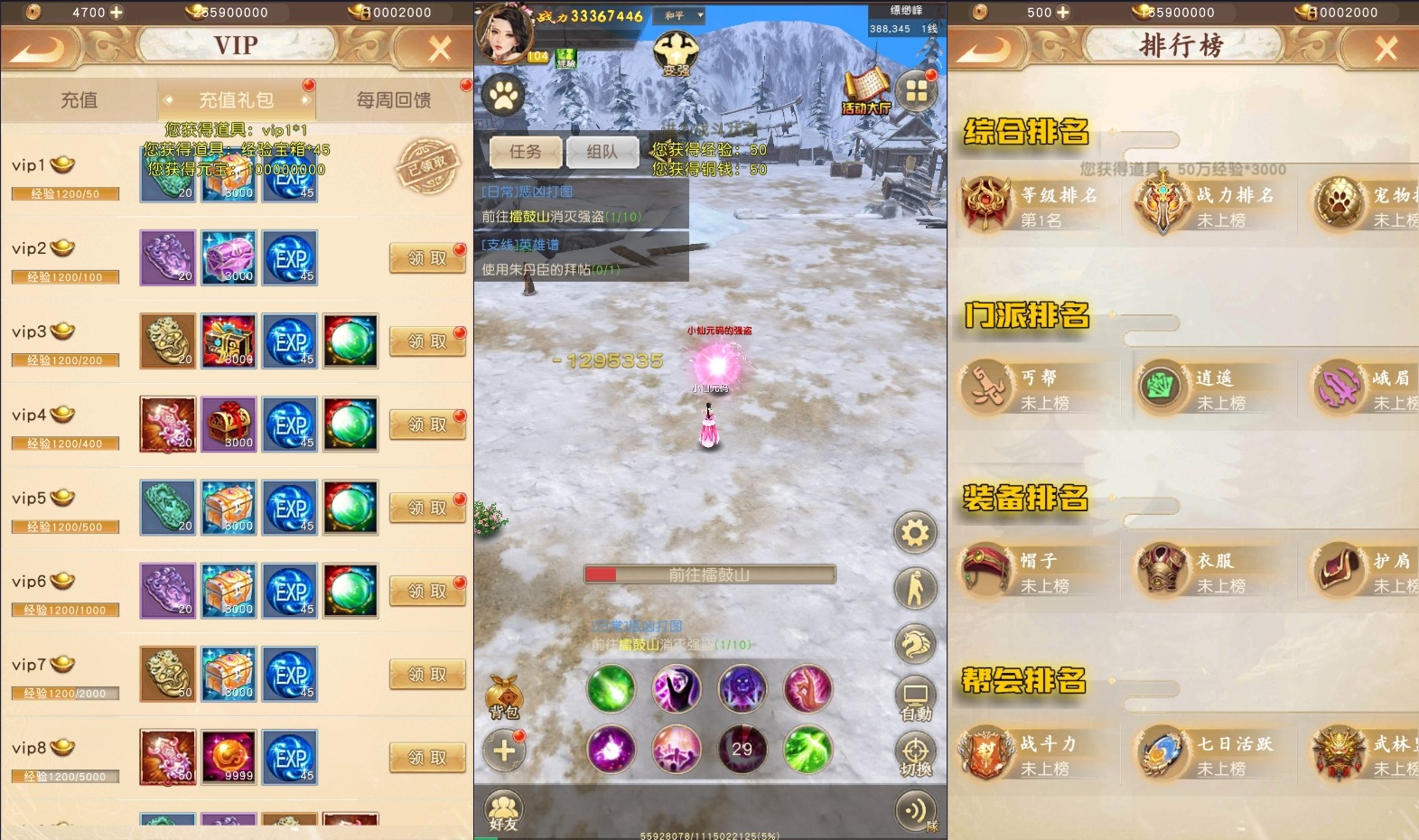
Task: Open the 背包 bag
Action: click(504, 697)
